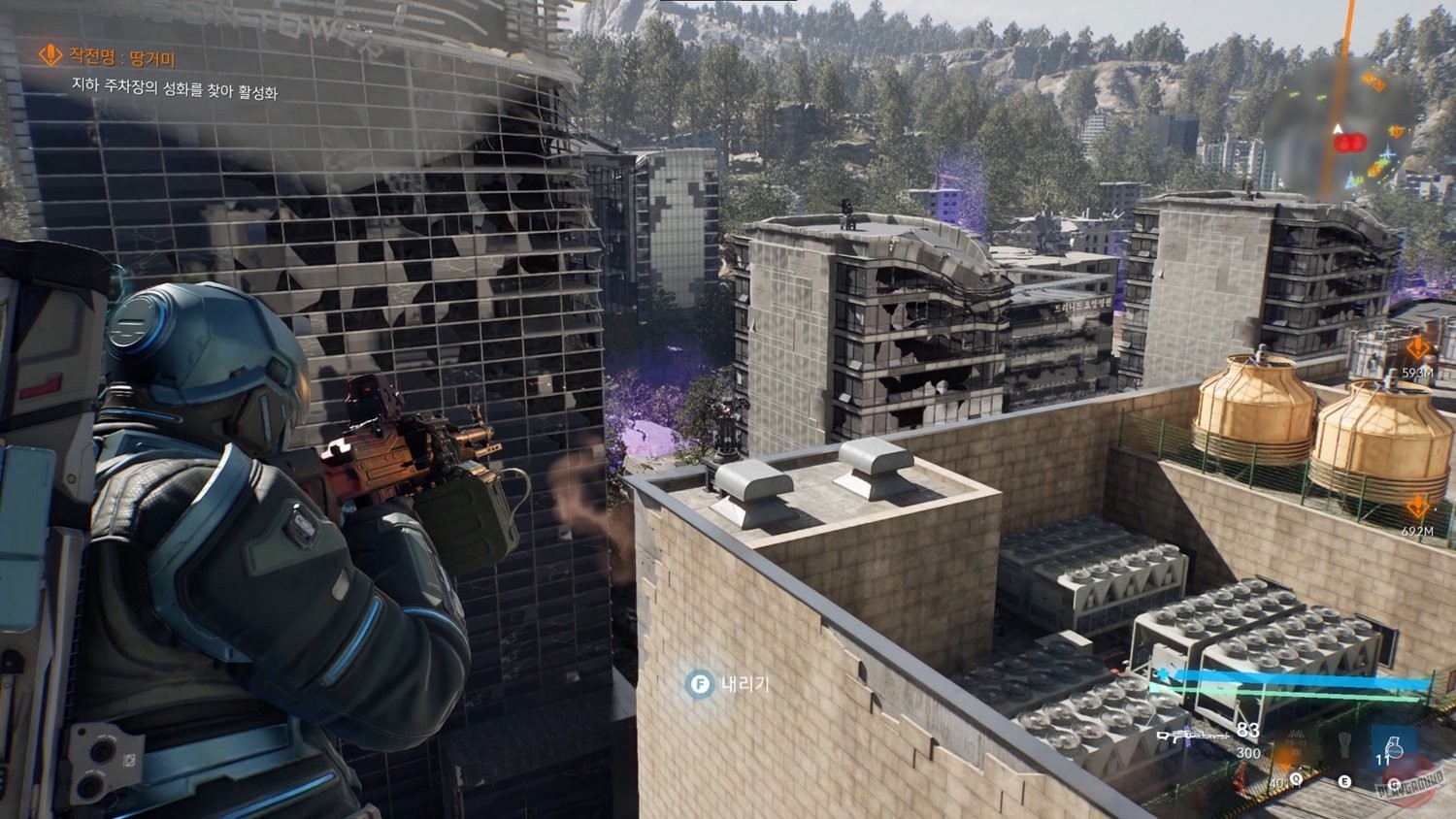Select the equipped rifle weapon icon
This screenshot has width=1456, height=819.
click(1192, 736)
